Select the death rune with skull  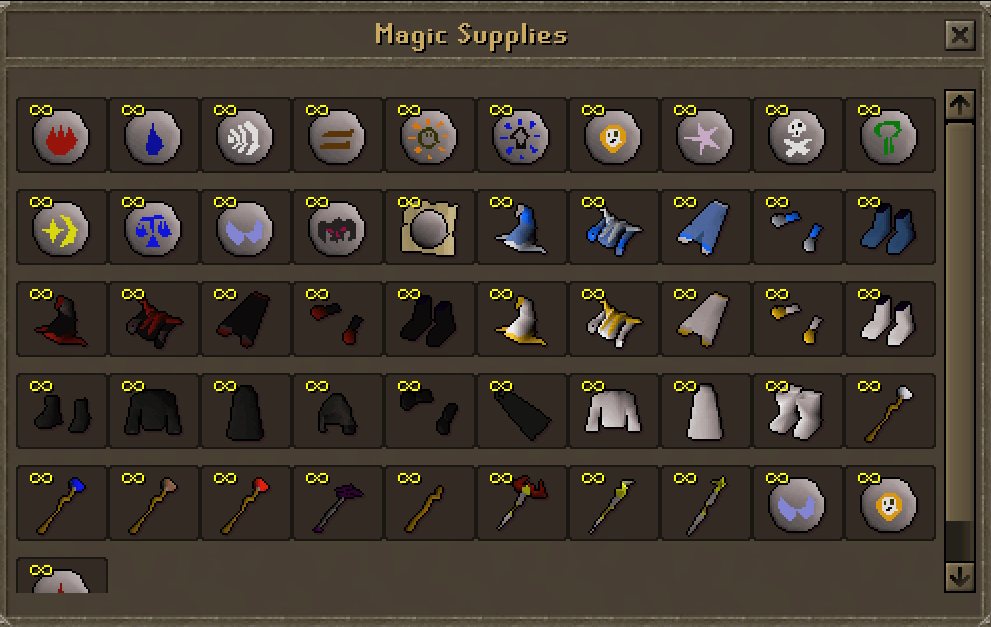pyautogui.click(x=797, y=136)
